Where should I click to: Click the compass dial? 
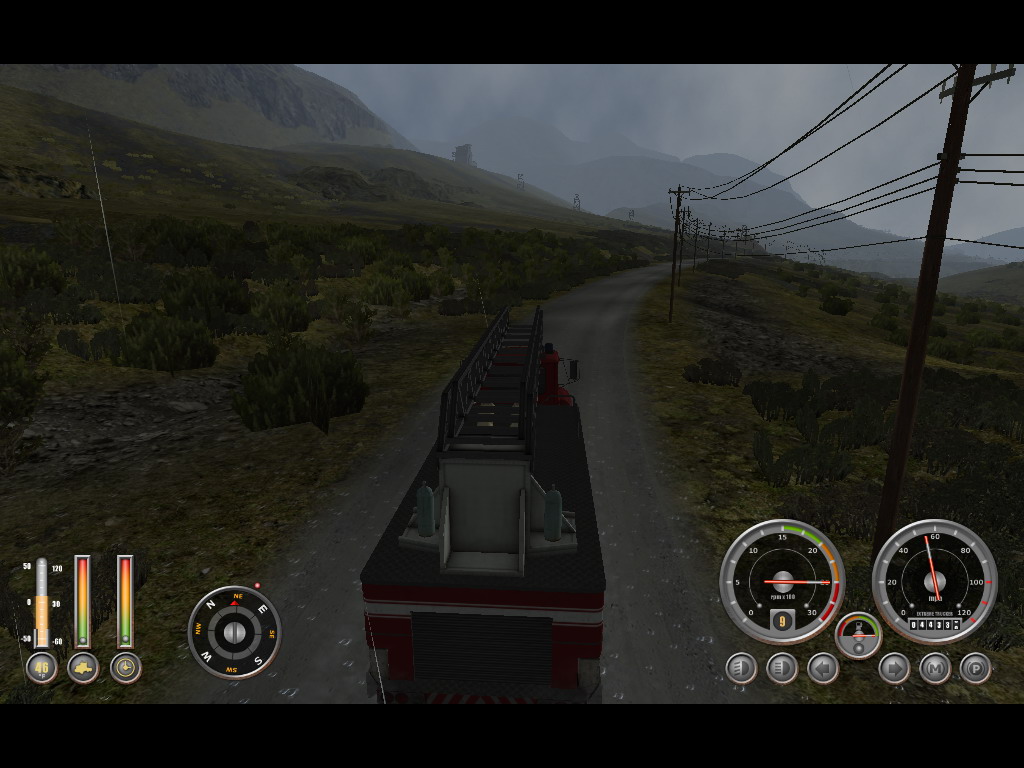click(234, 632)
